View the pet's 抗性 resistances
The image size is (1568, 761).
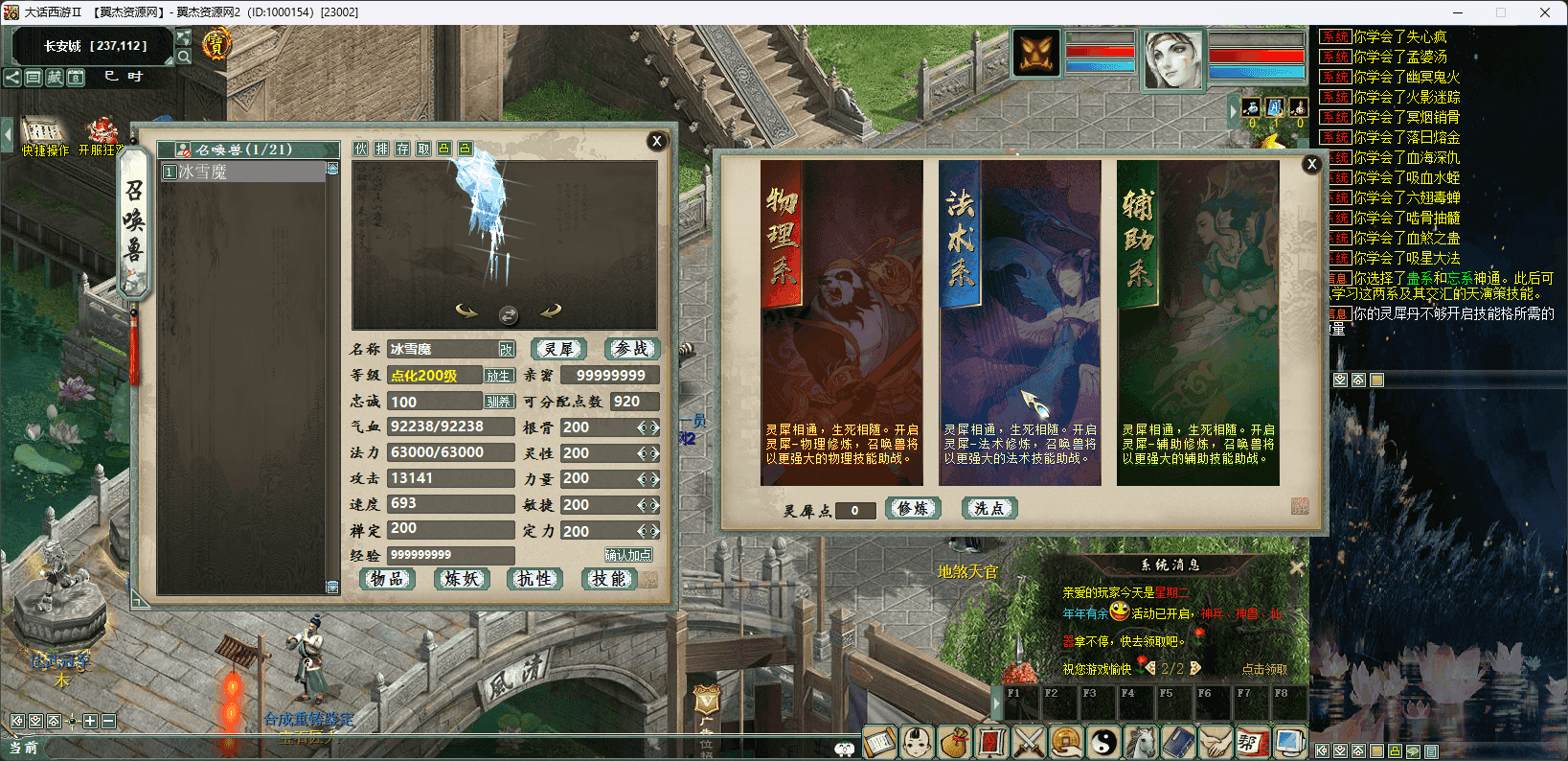(534, 579)
